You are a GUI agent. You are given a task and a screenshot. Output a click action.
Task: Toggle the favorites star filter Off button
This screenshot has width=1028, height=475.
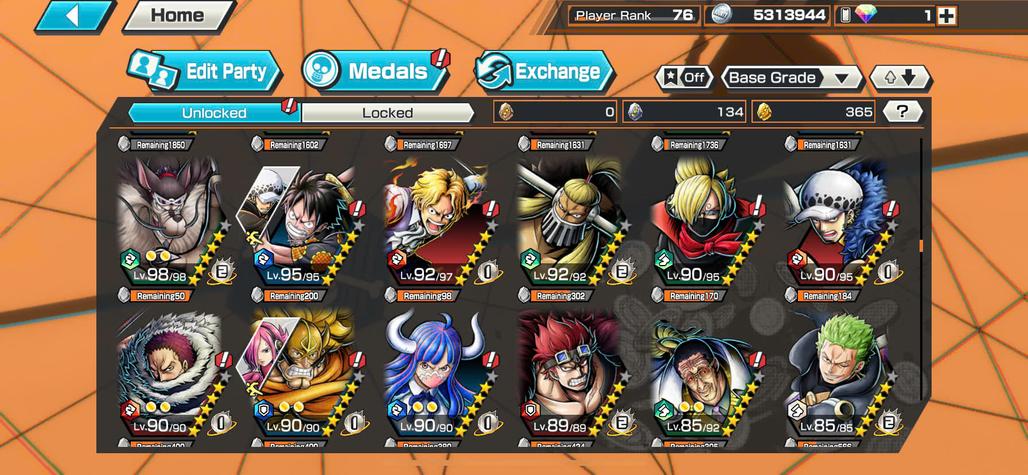pyautogui.click(x=684, y=78)
